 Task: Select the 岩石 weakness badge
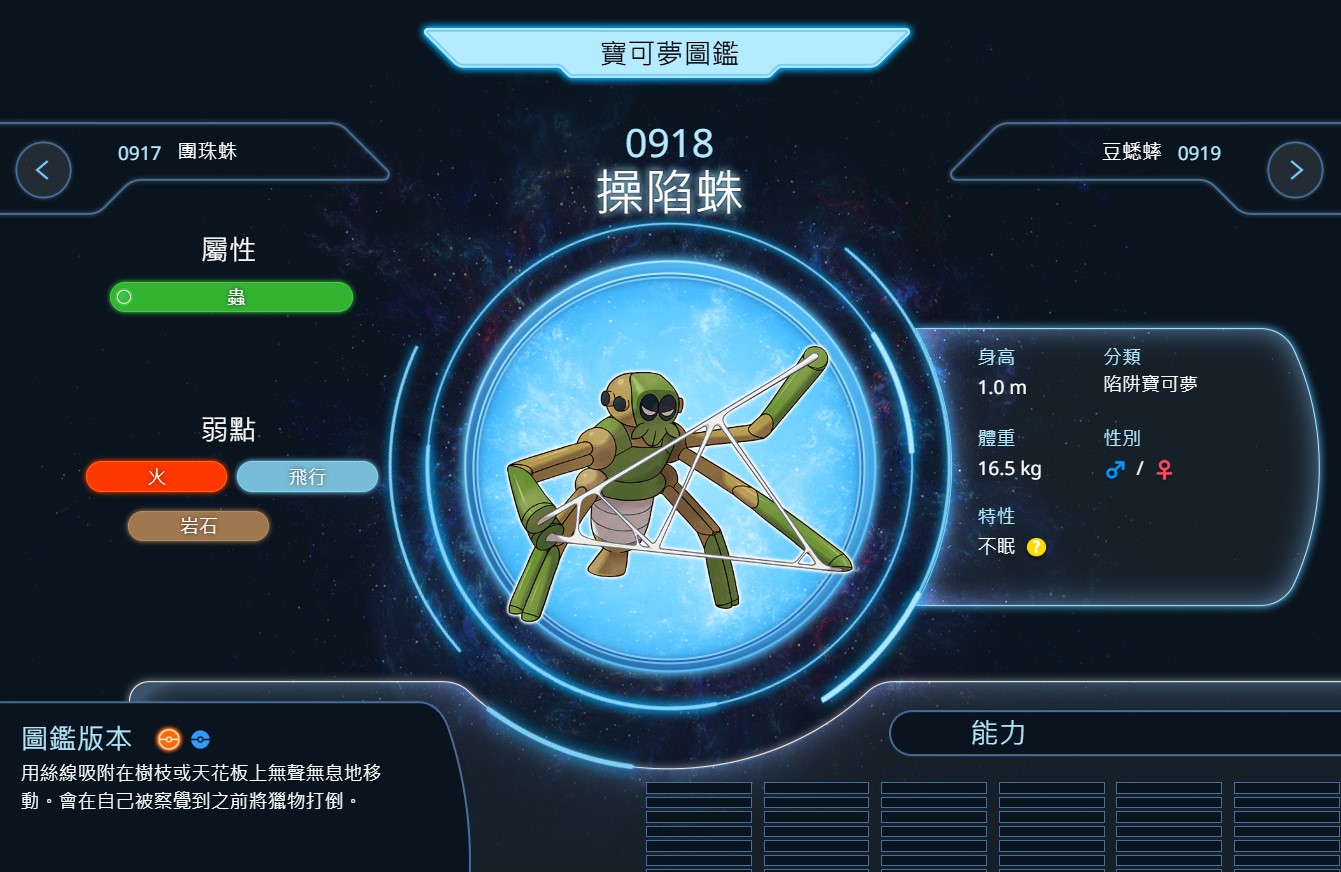point(198,526)
